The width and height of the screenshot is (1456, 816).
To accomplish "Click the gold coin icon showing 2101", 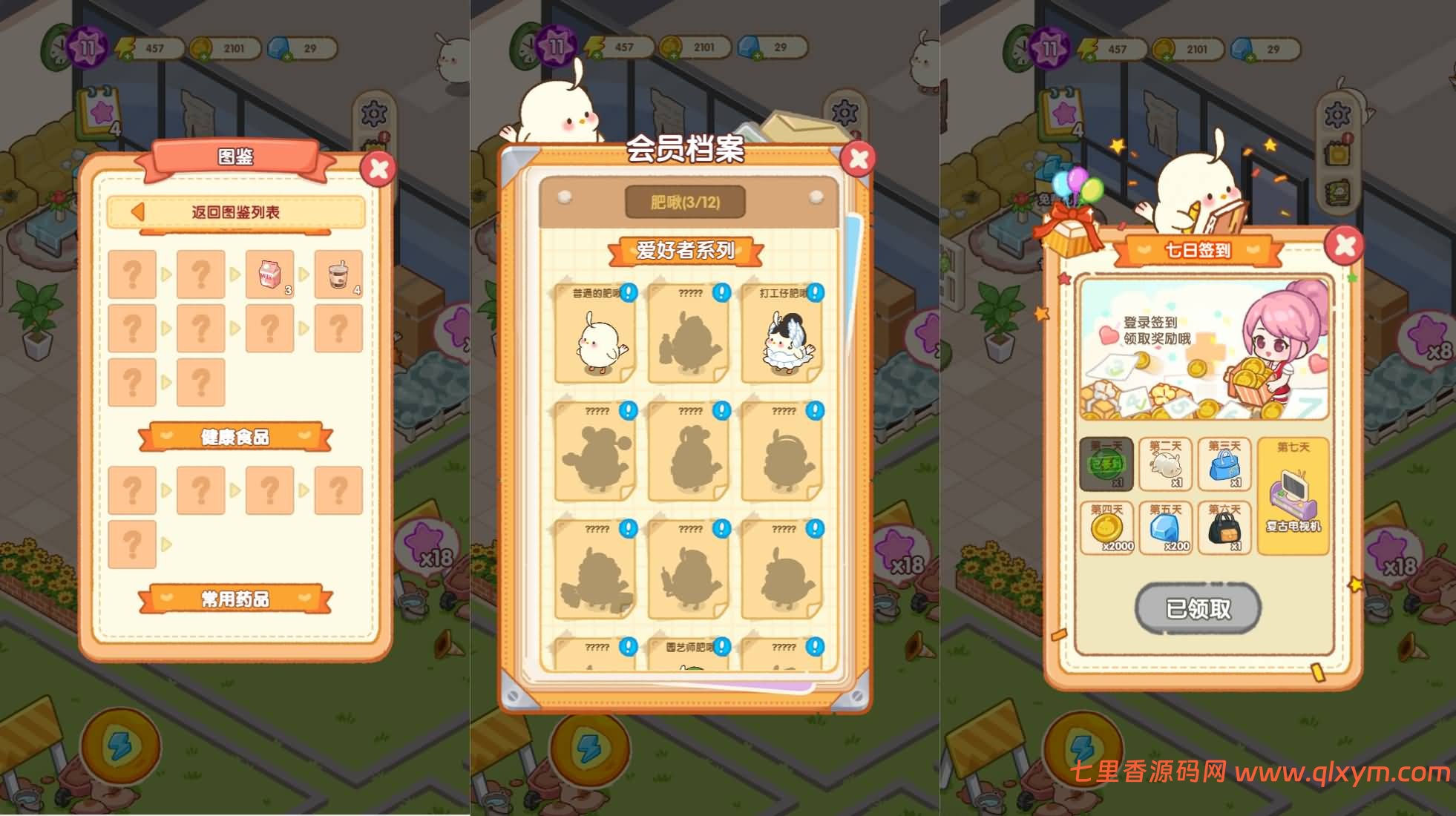I will tap(202, 46).
